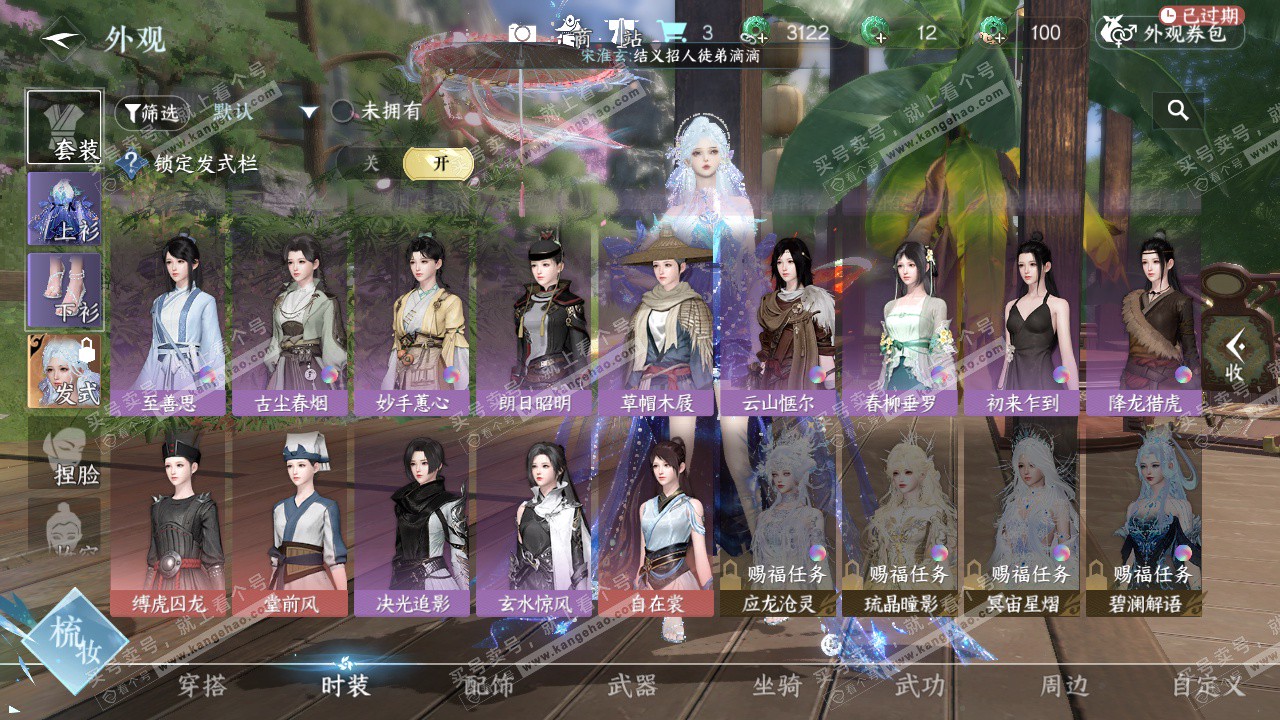The height and width of the screenshot is (720, 1280).
Task: Collapse the side panel with 收 arrow
Action: point(1235,356)
